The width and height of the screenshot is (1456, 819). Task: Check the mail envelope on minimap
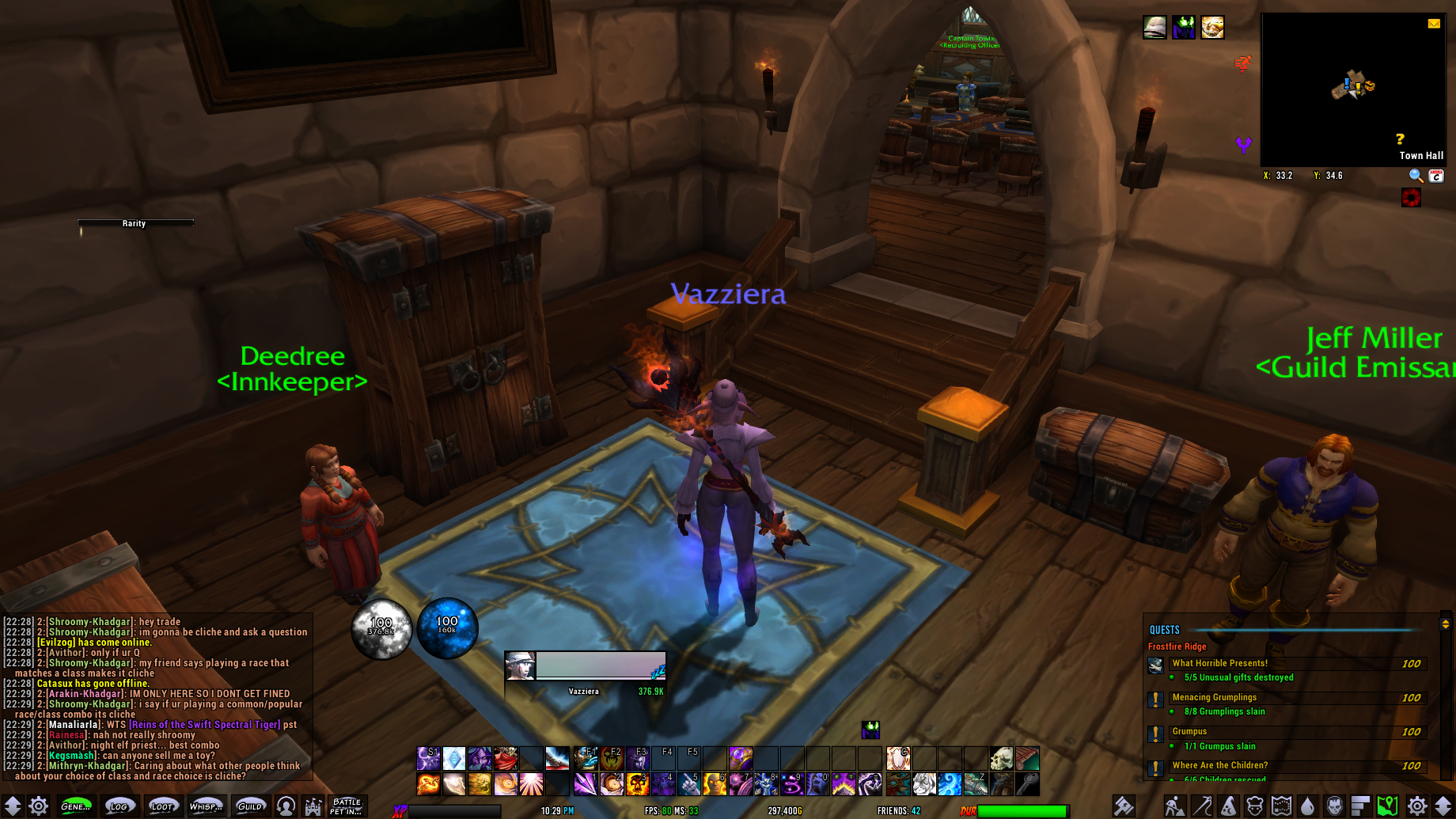[x=1434, y=24]
